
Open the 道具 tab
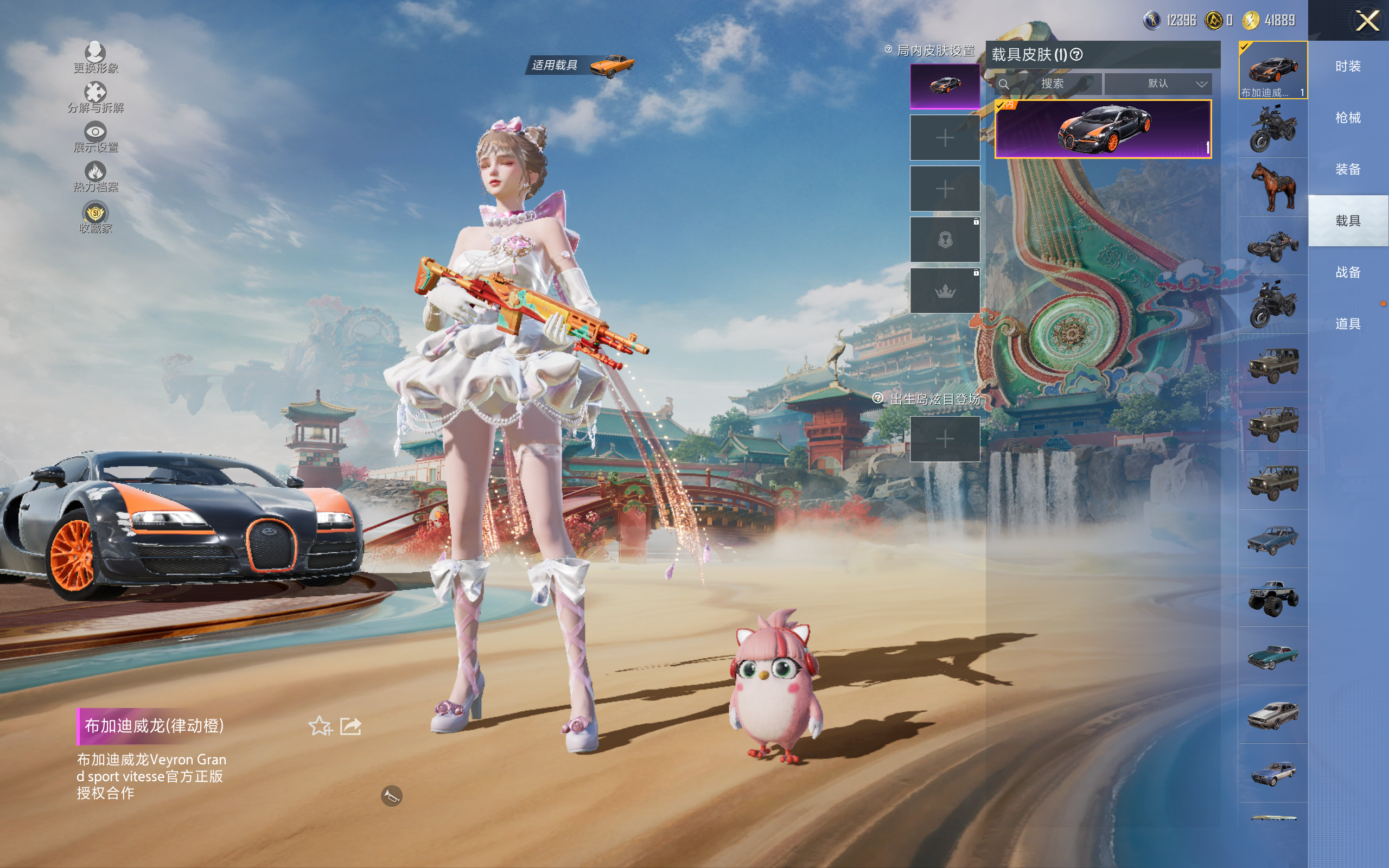click(1348, 324)
